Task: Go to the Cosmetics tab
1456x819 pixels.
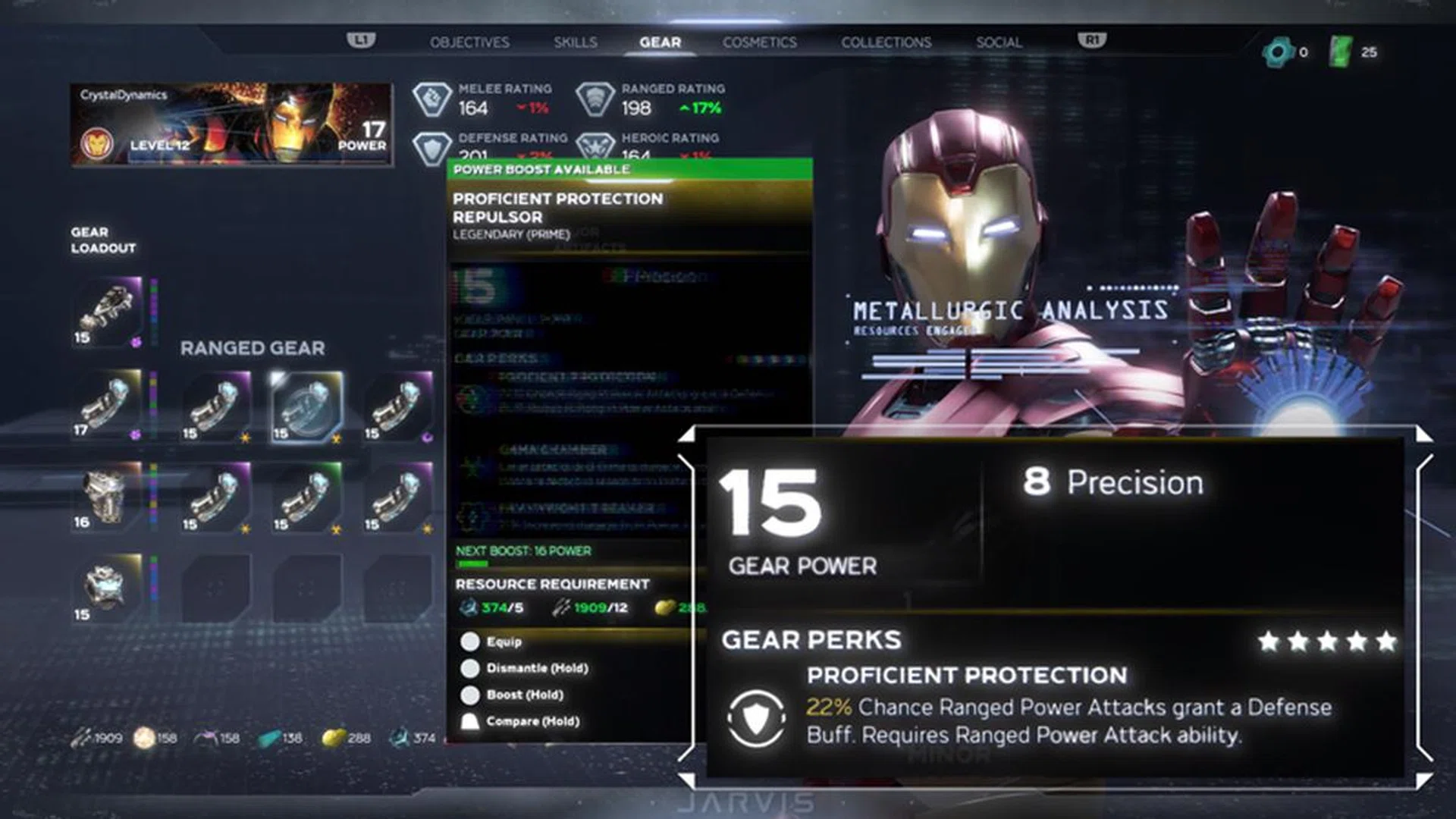Action: [x=759, y=42]
